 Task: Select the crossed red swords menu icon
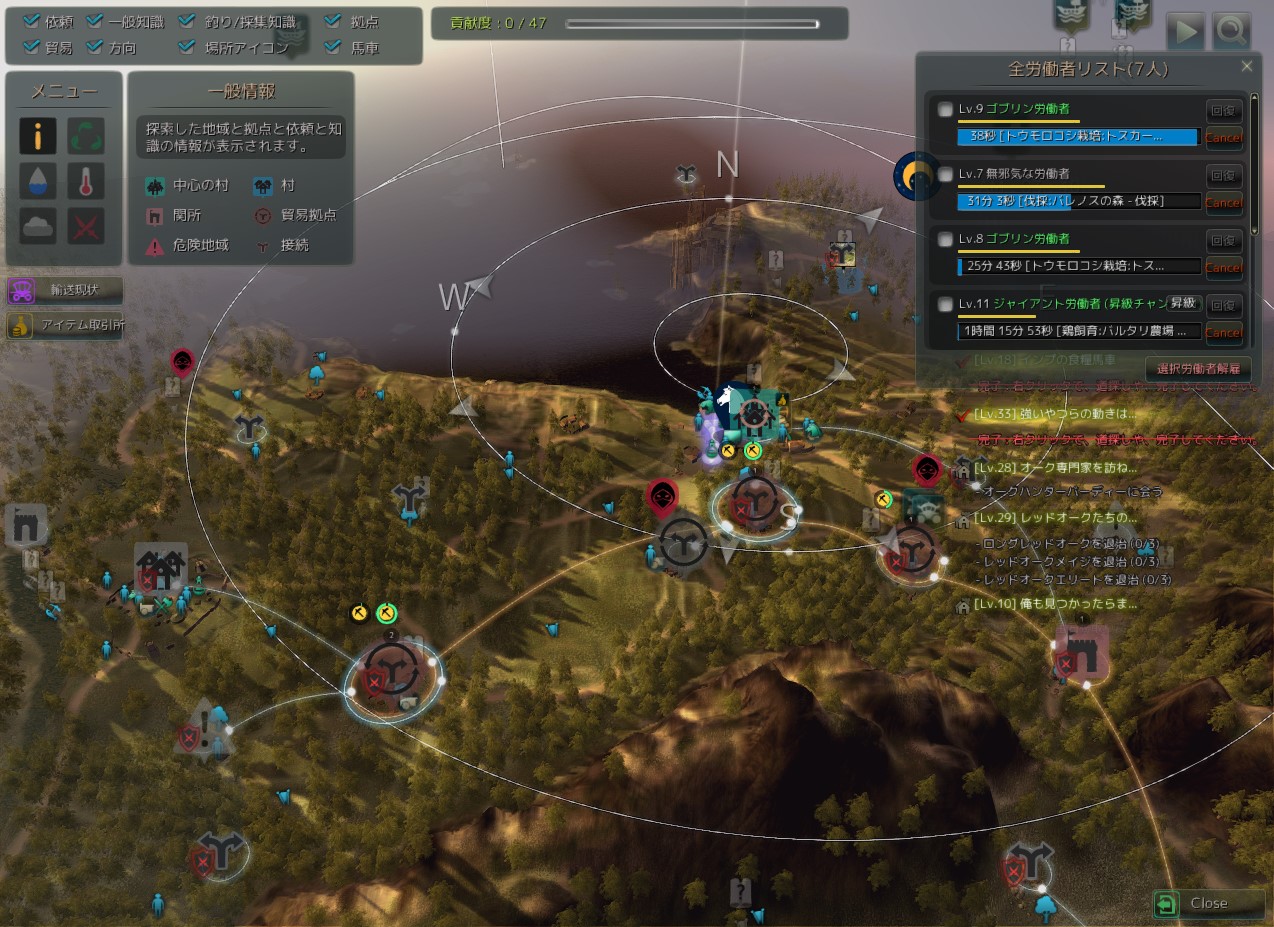[x=86, y=226]
